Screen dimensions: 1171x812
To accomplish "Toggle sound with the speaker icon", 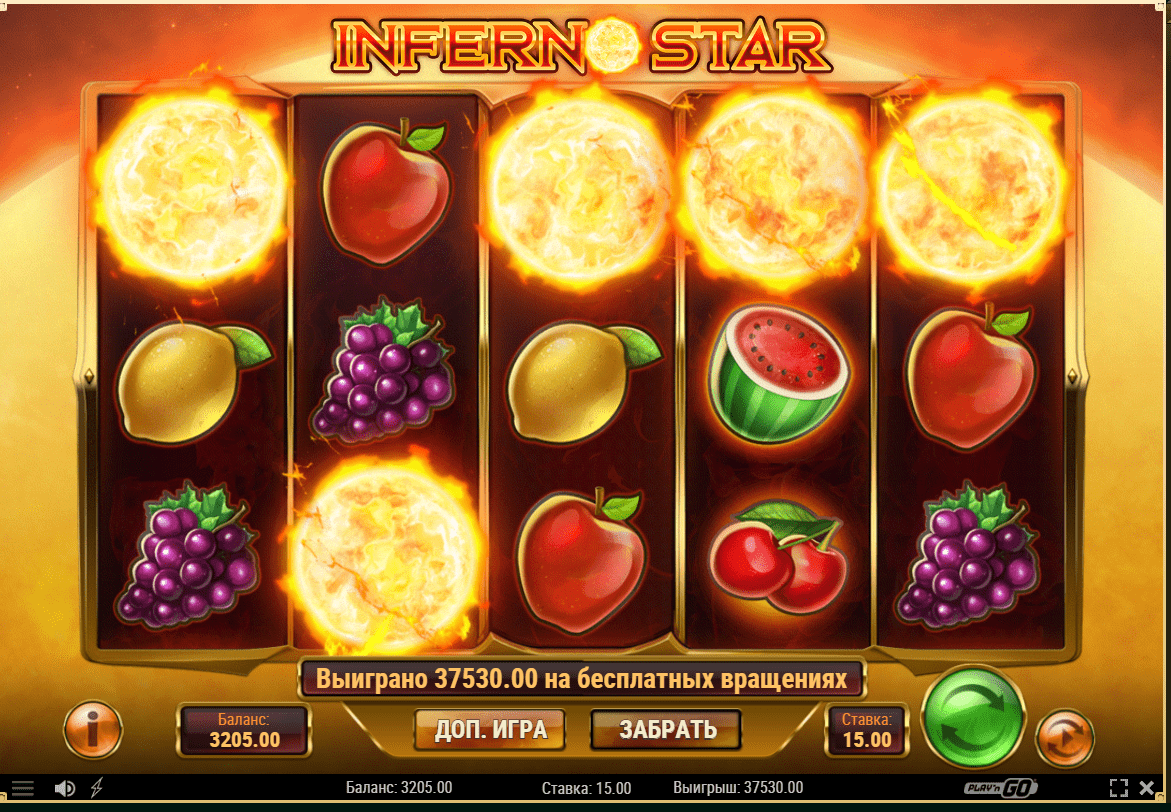I will 65,788.
